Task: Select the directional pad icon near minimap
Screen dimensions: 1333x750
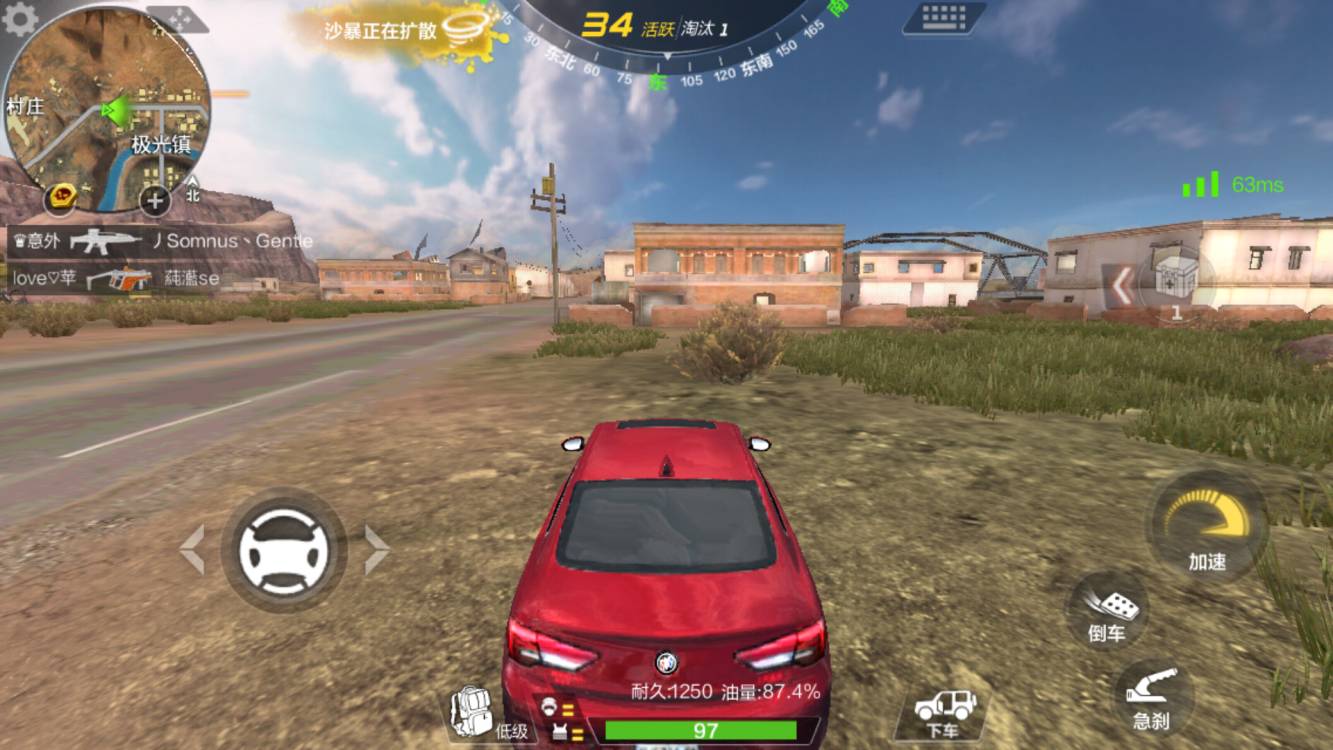Action: pos(176,18)
